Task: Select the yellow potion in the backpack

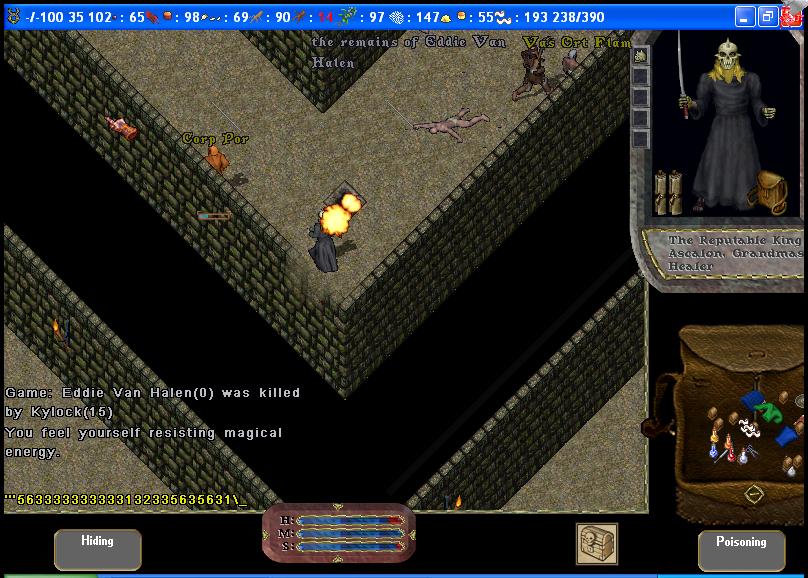Action: pyautogui.click(x=713, y=433)
